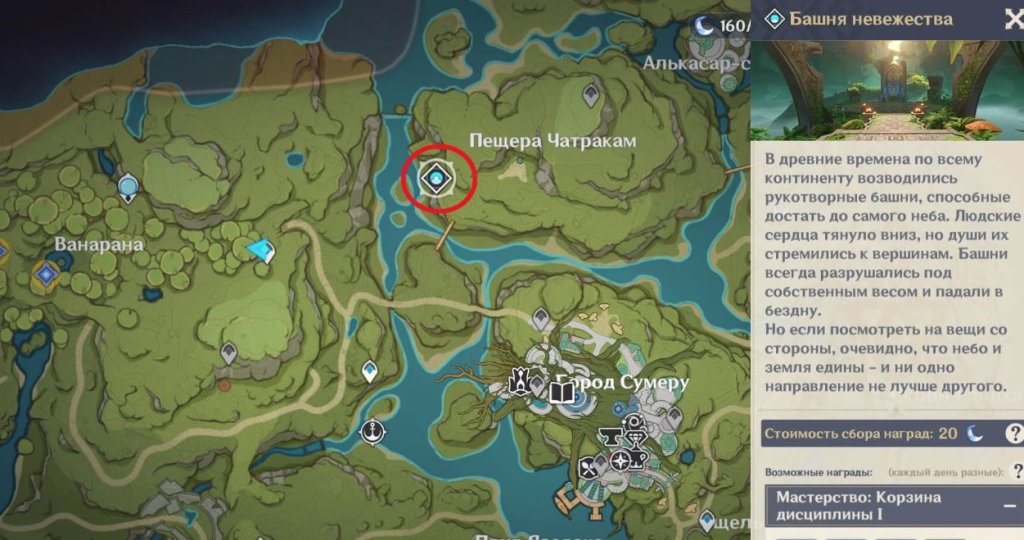Open the open-book icon in Sumeru City
Screen dimensions: 1024x540
tap(562, 391)
